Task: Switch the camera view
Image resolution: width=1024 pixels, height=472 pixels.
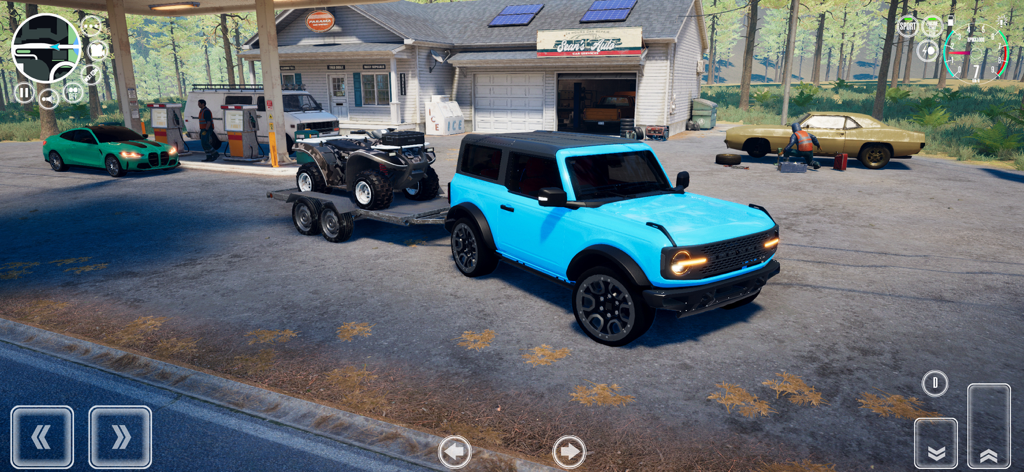Action: [97, 50]
